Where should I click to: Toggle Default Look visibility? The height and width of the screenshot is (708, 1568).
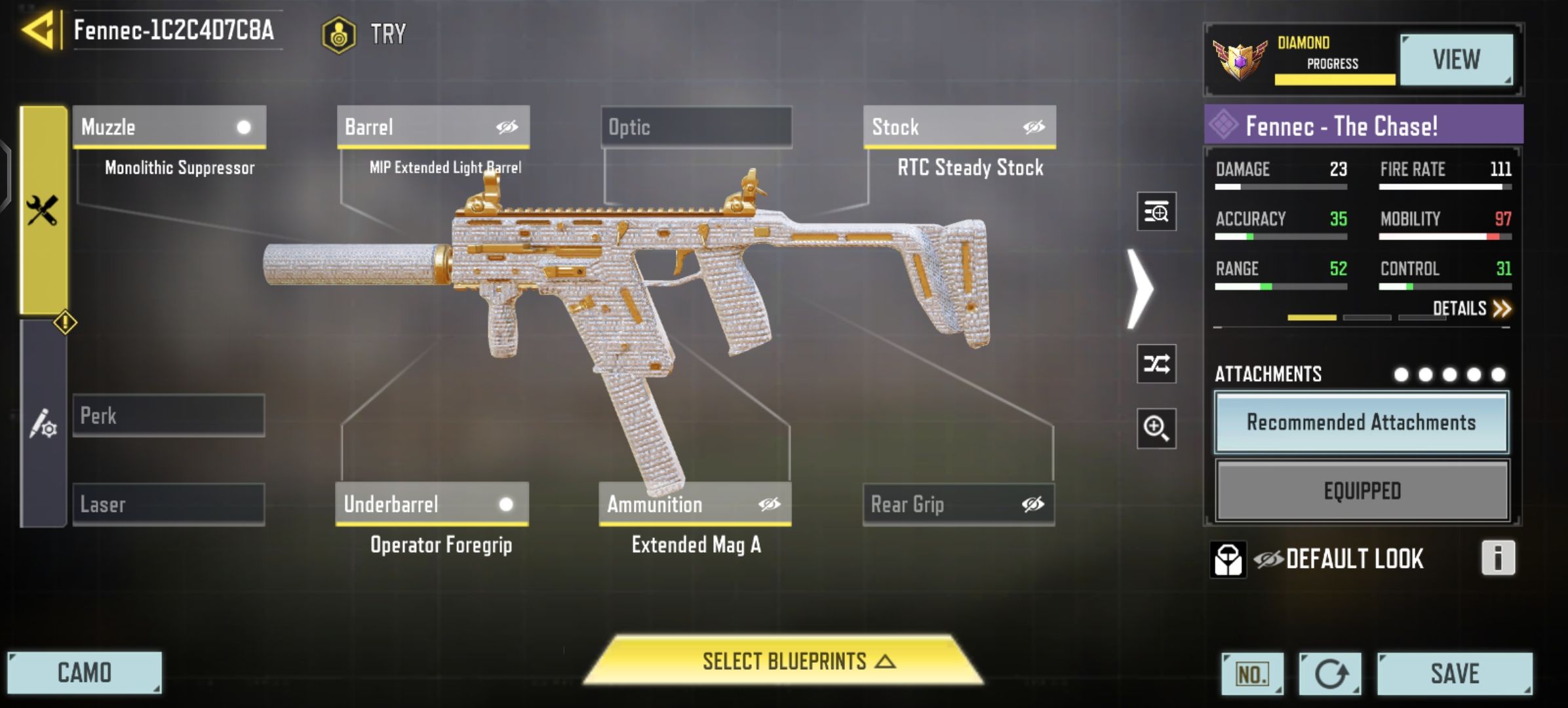click(1269, 559)
